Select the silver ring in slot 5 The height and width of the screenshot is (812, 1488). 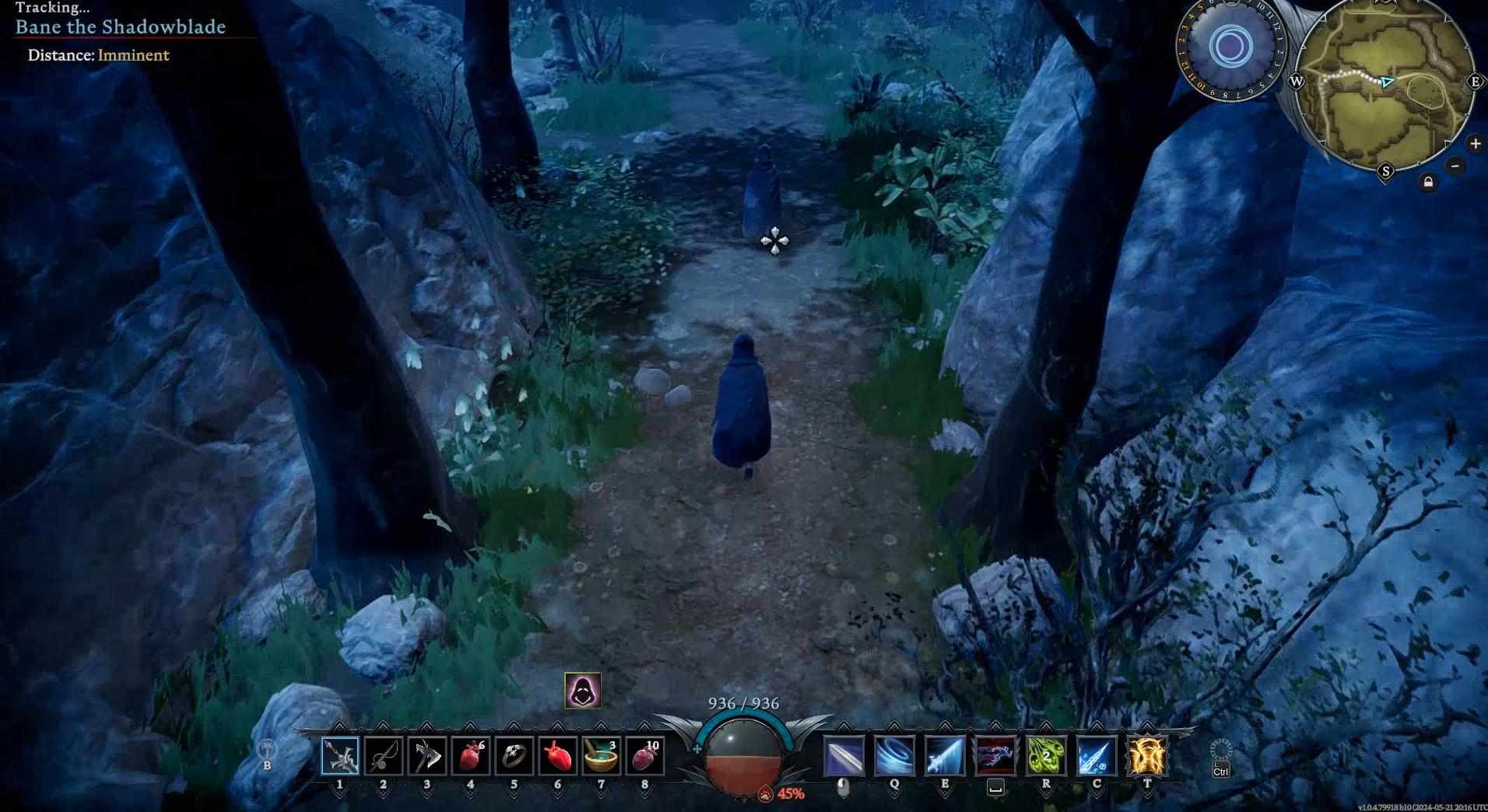click(514, 756)
